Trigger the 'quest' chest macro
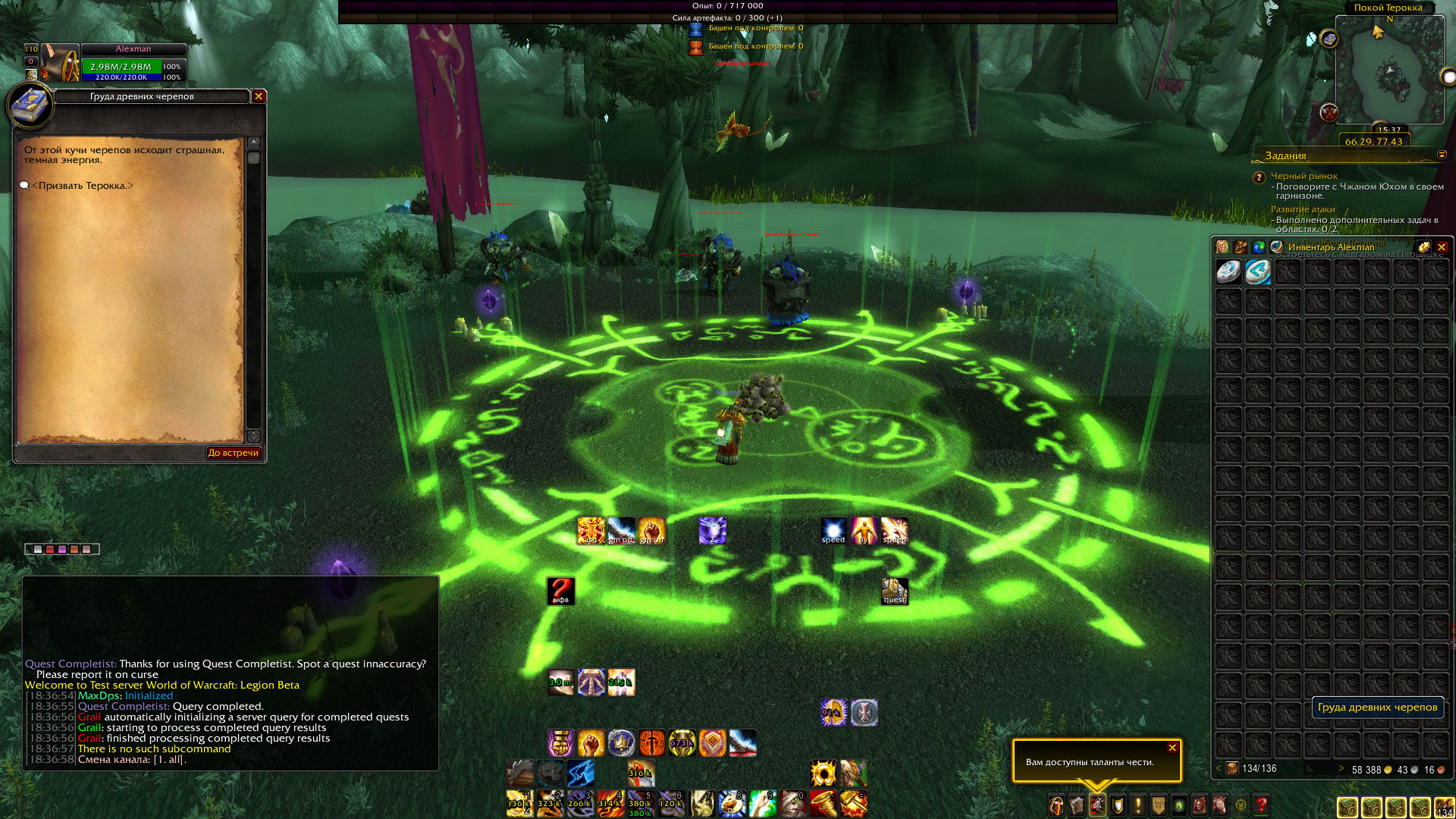Screen dimensions: 1456x819 (x=894, y=591)
